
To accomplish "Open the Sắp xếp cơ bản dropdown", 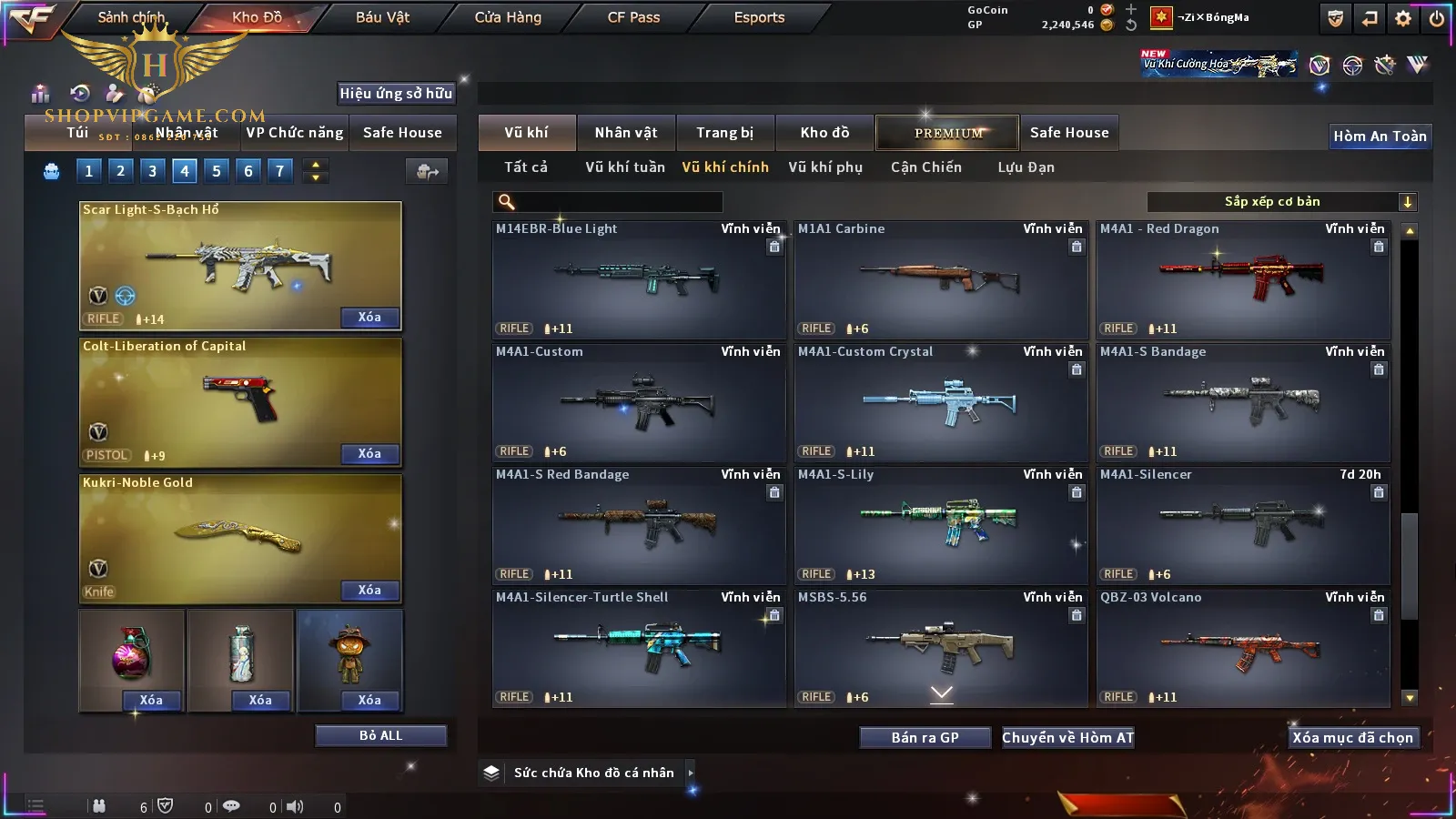I will coord(1281,202).
